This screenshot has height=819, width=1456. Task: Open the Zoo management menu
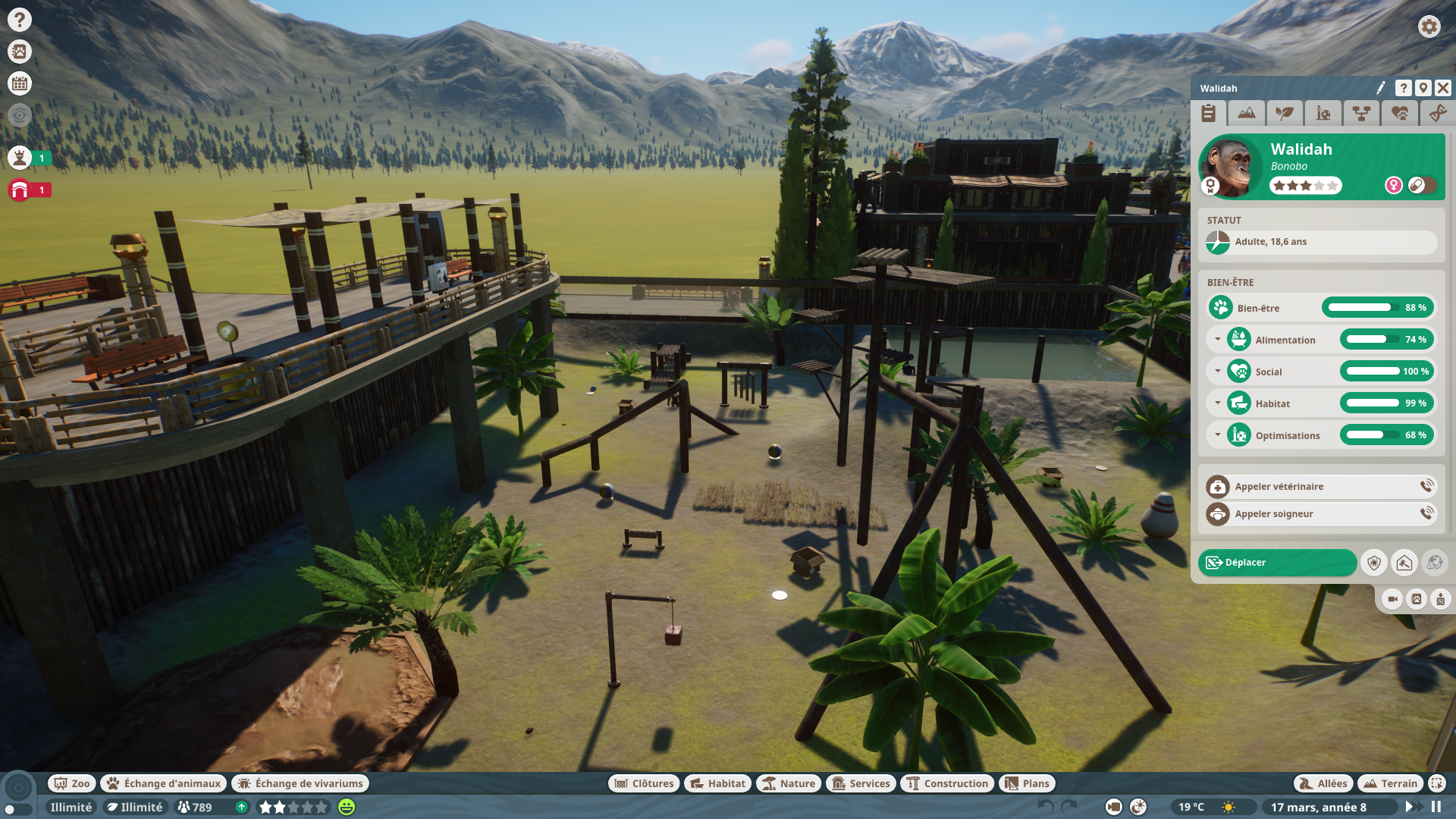[72, 783]
